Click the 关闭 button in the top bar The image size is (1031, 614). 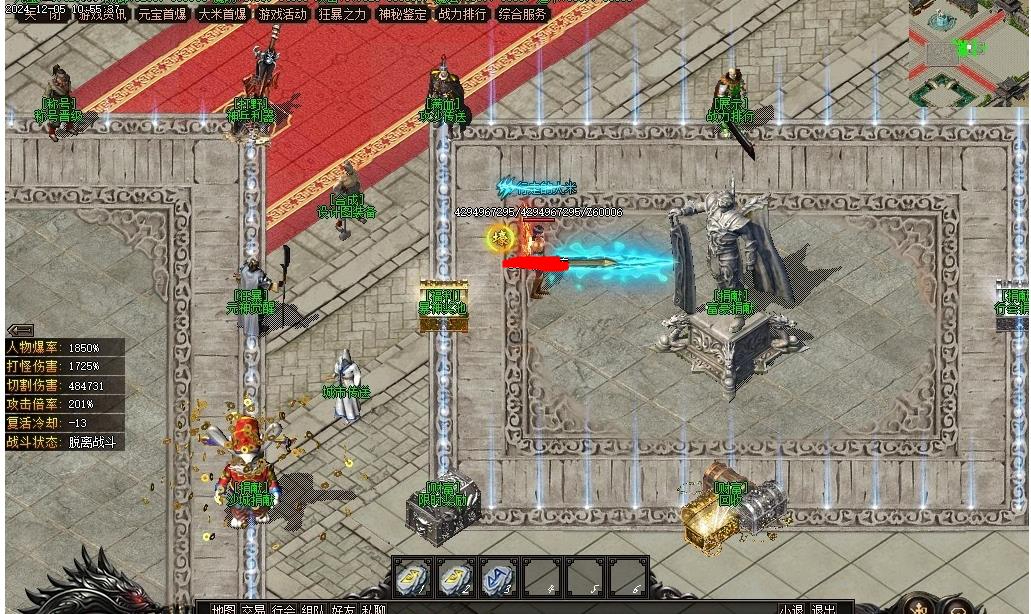tap(42, 14)
